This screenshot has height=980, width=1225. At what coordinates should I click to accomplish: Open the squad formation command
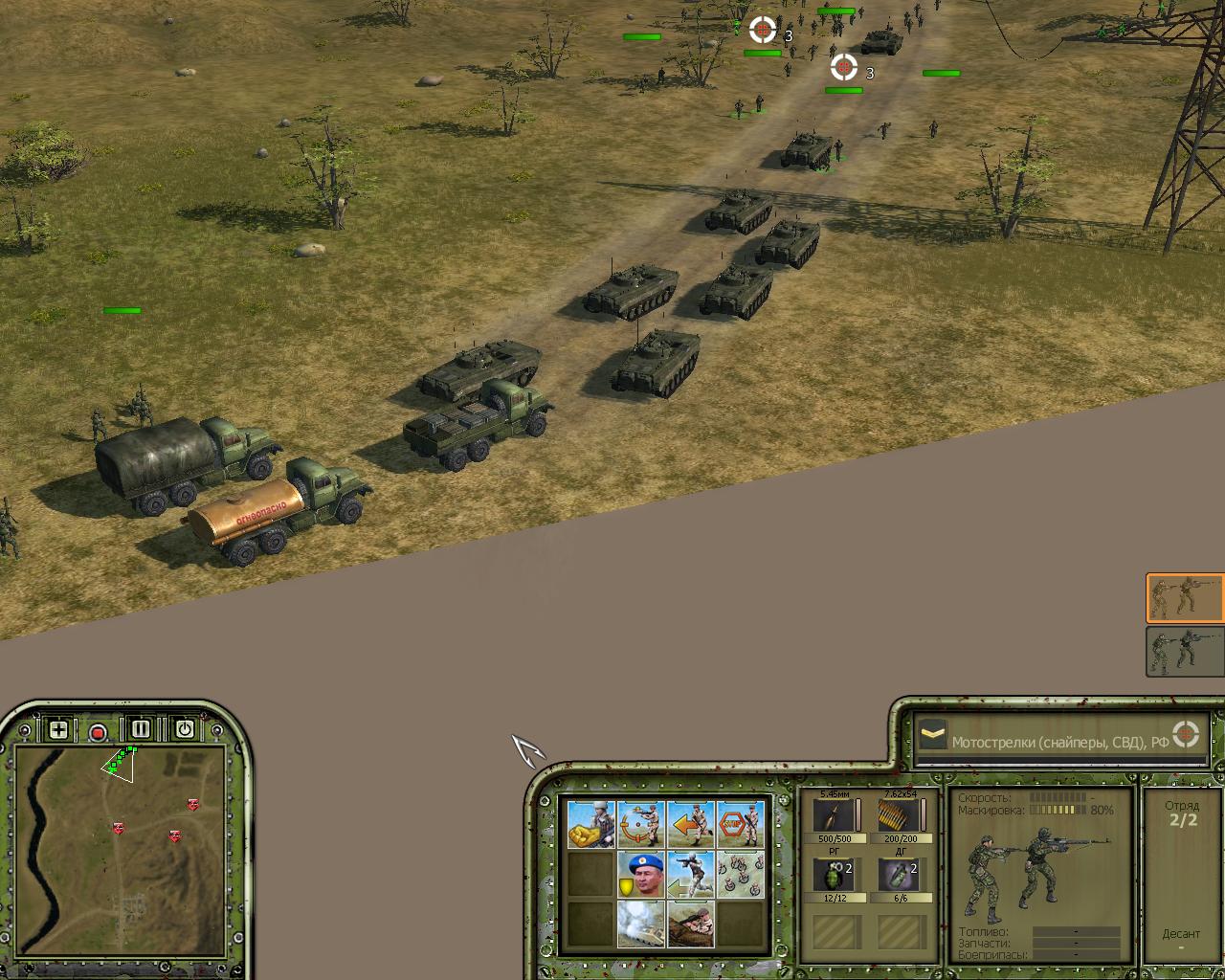(x=740, y=874)
